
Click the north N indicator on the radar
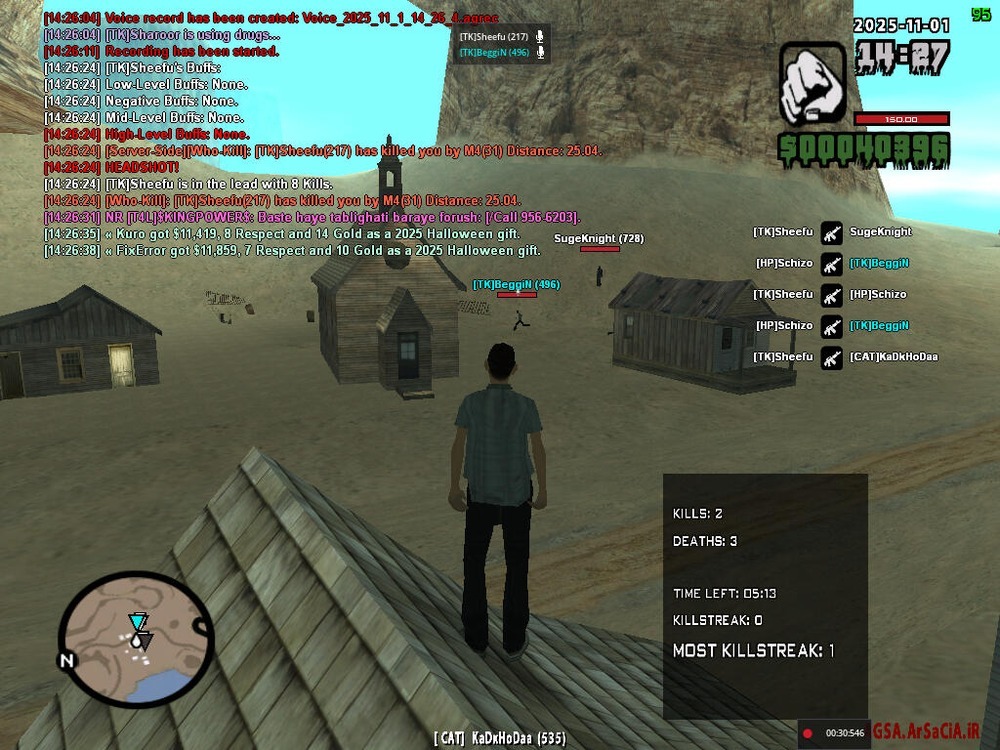[67, 661]
